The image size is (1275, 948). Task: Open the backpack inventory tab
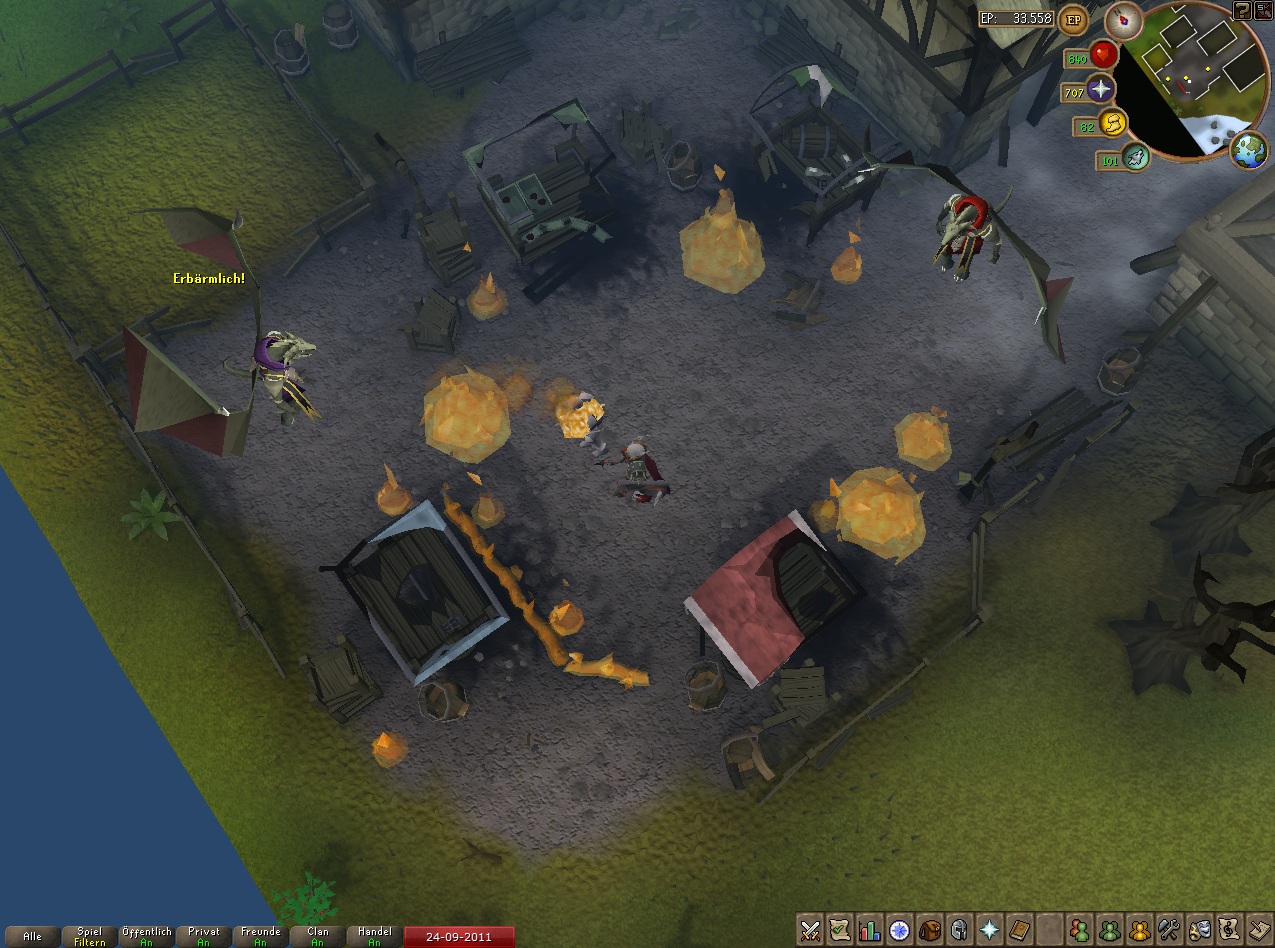[x=929, y=930]
